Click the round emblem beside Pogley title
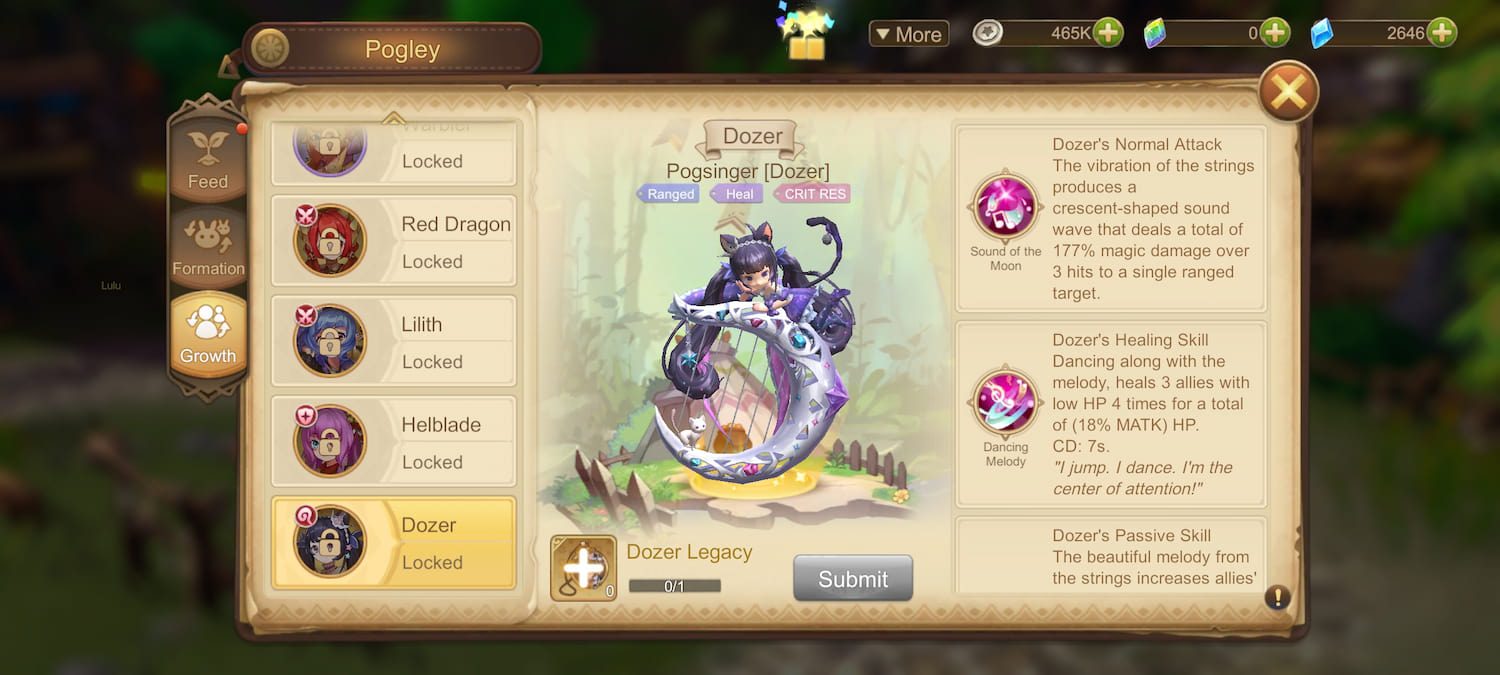 [270, 49]
